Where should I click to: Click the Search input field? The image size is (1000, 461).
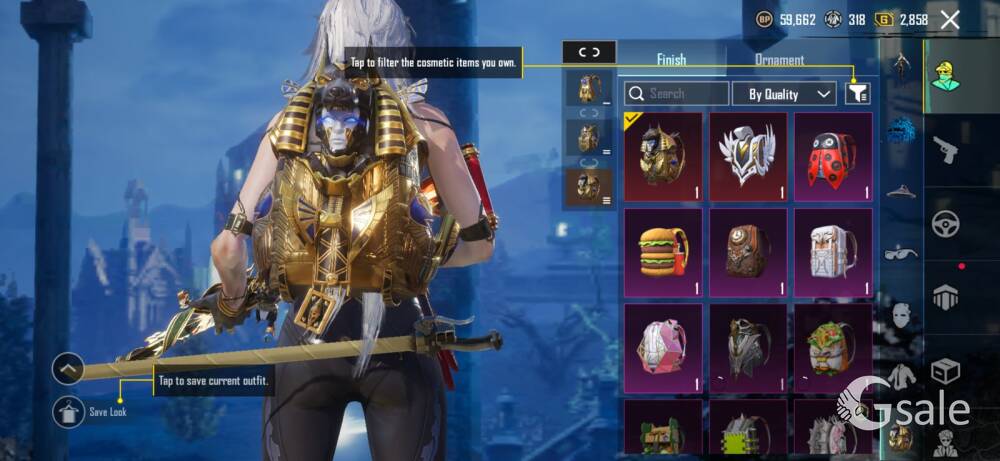pyautogui.click(x=677, y=94)
